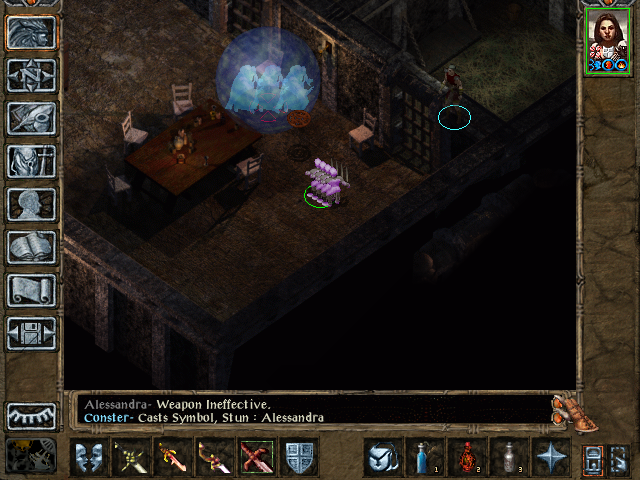Use the red potion in quick slot 2
The image size is (640, 480).
click(x=467, y=457)
